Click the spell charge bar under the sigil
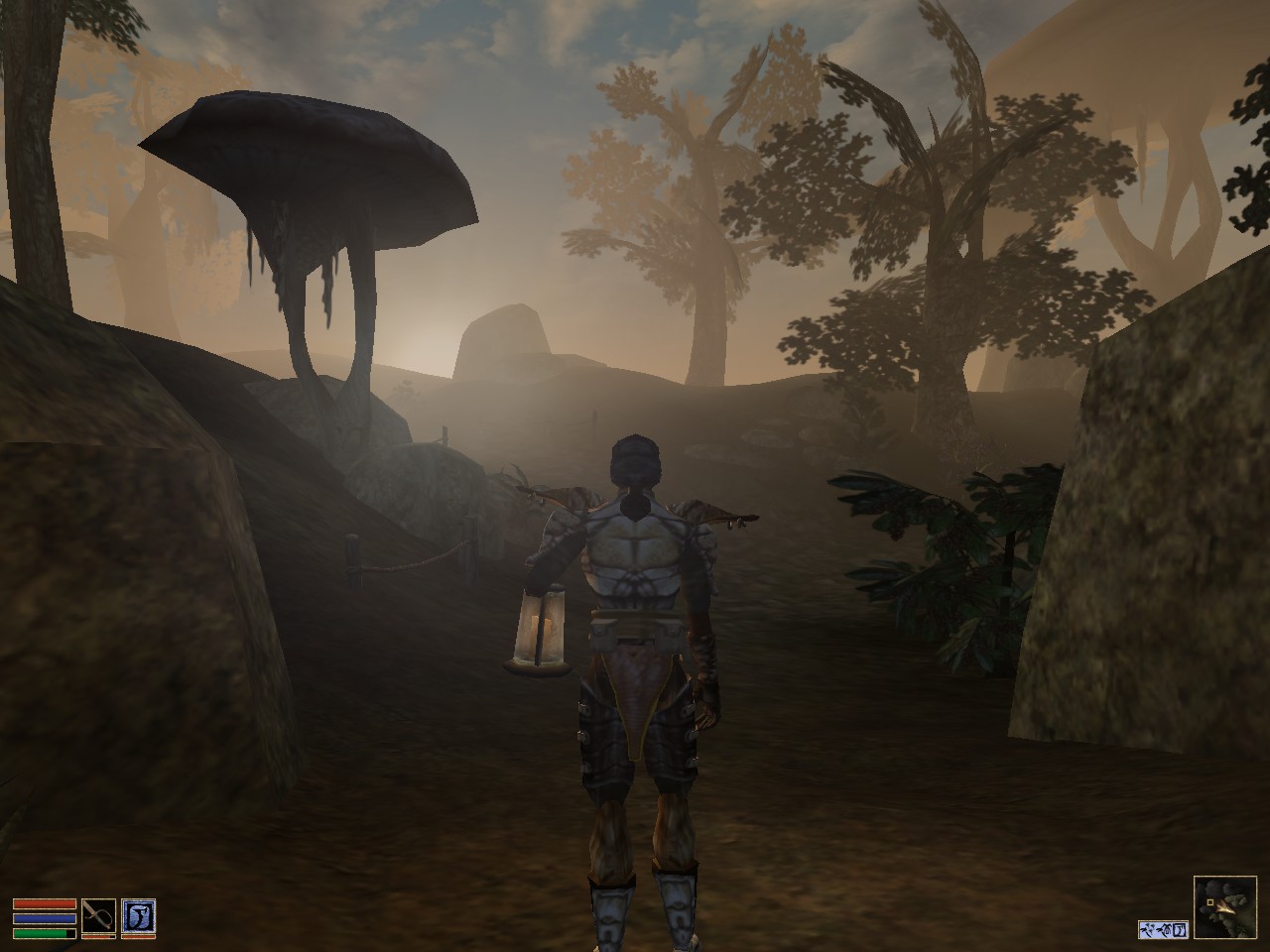Screen dimensions: 1270x952 click(139, 937)
